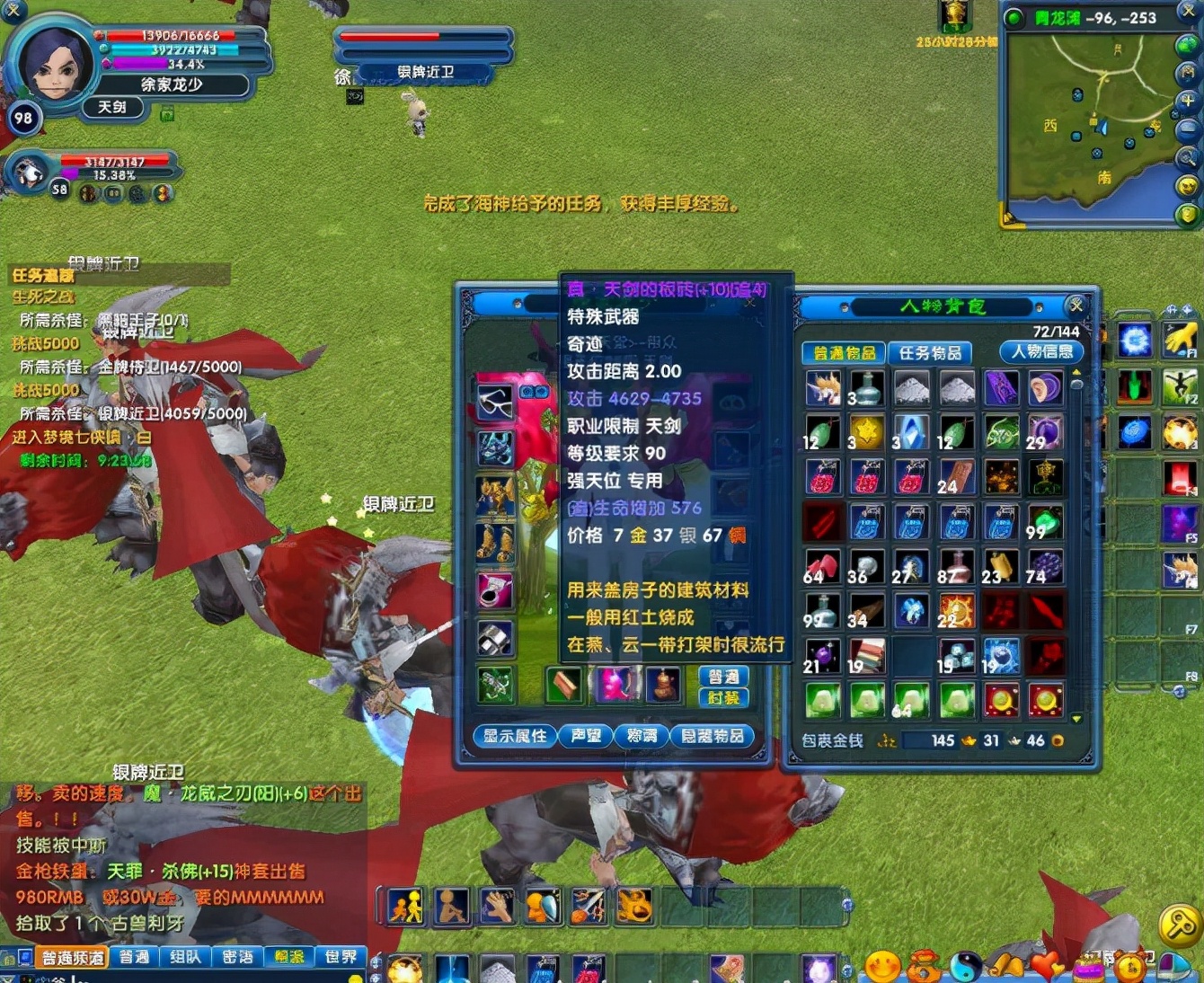Select the golden boots equipment slot
Viewport: 1204px width, 983px height.
[494, 543]
